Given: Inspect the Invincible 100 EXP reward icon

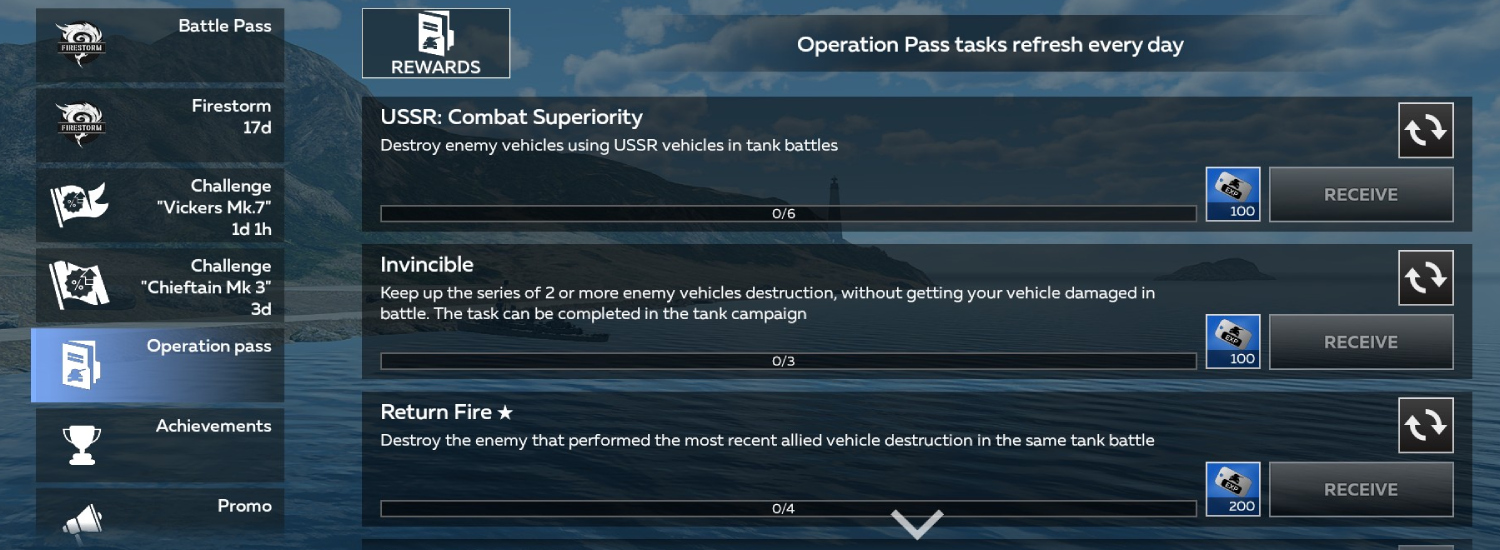Looking at the screenshot, I should [1233, 342].
